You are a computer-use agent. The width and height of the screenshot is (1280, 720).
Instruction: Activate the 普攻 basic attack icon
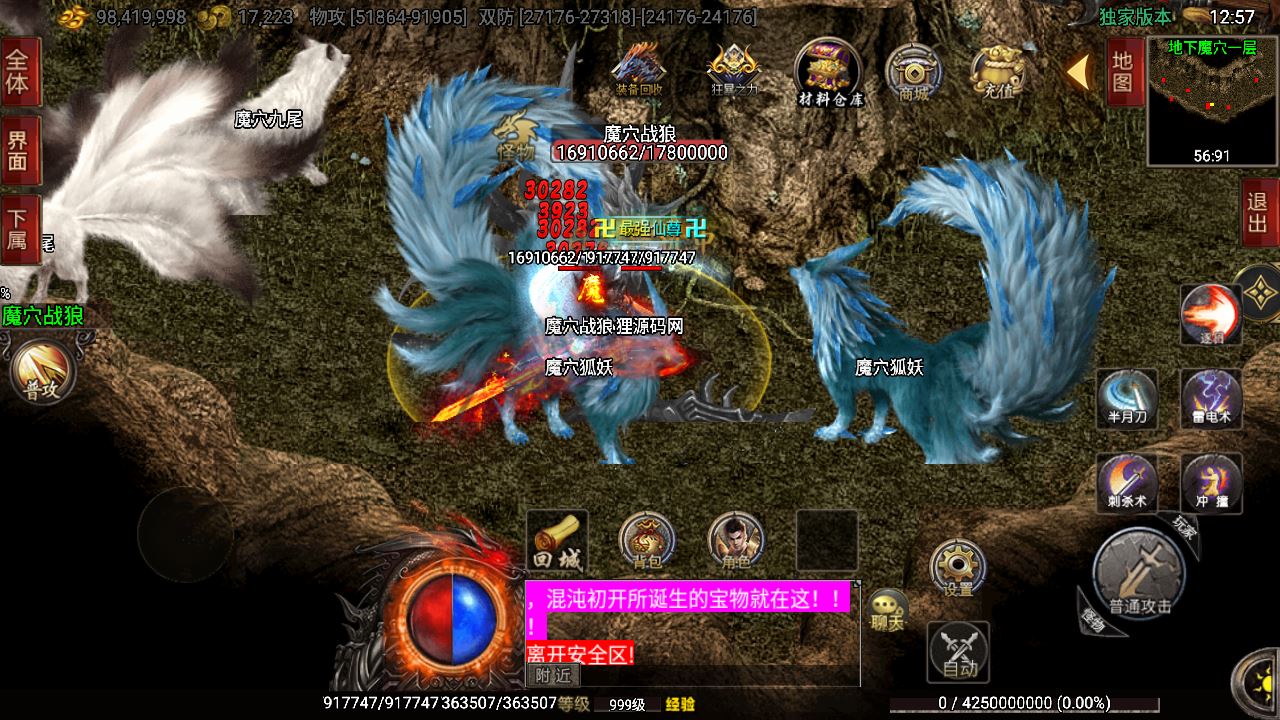(42, 372)
